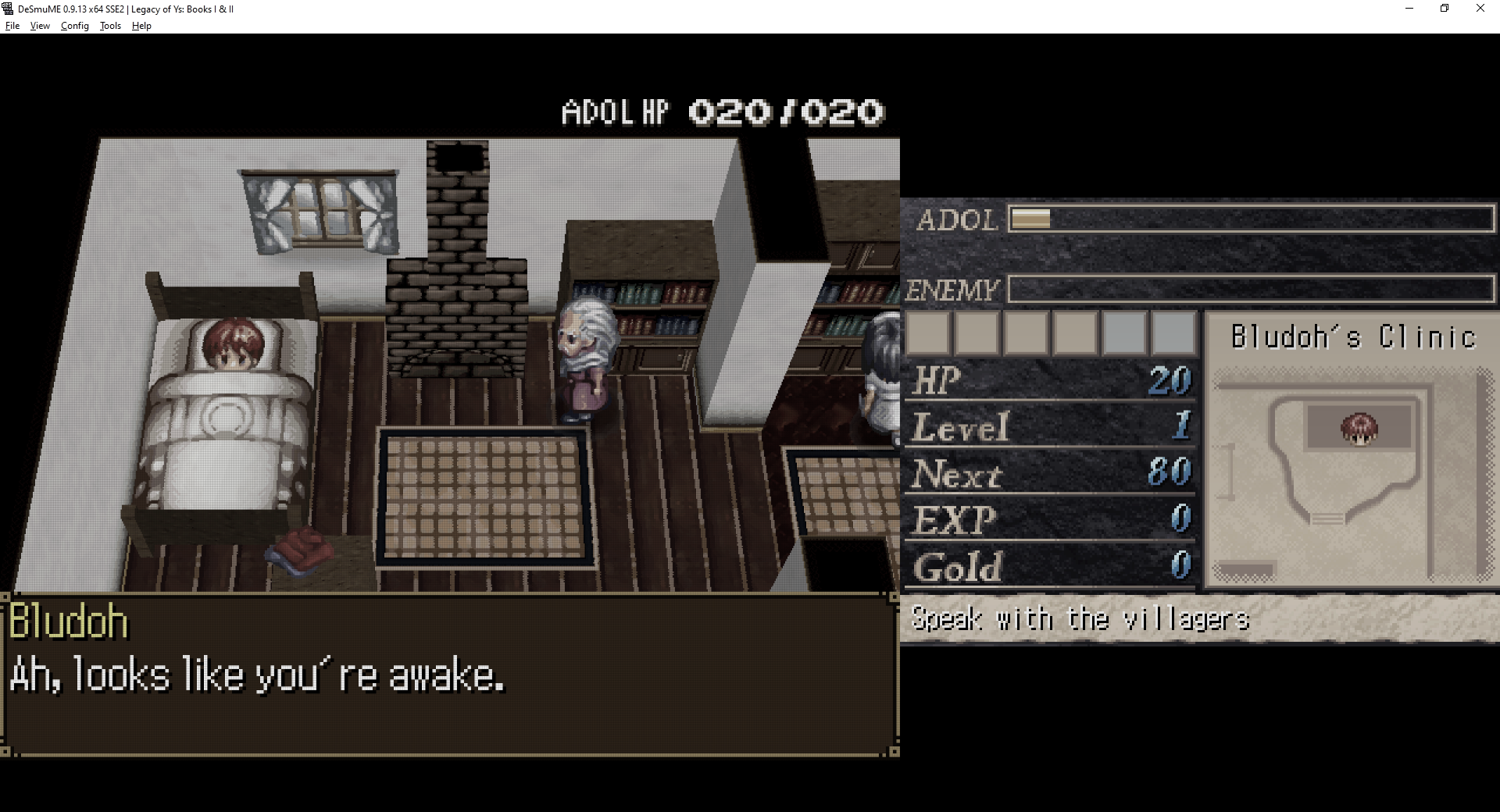Click Adol's sprite lying in the bed
1500x812 pixels.
coord(234,344)
